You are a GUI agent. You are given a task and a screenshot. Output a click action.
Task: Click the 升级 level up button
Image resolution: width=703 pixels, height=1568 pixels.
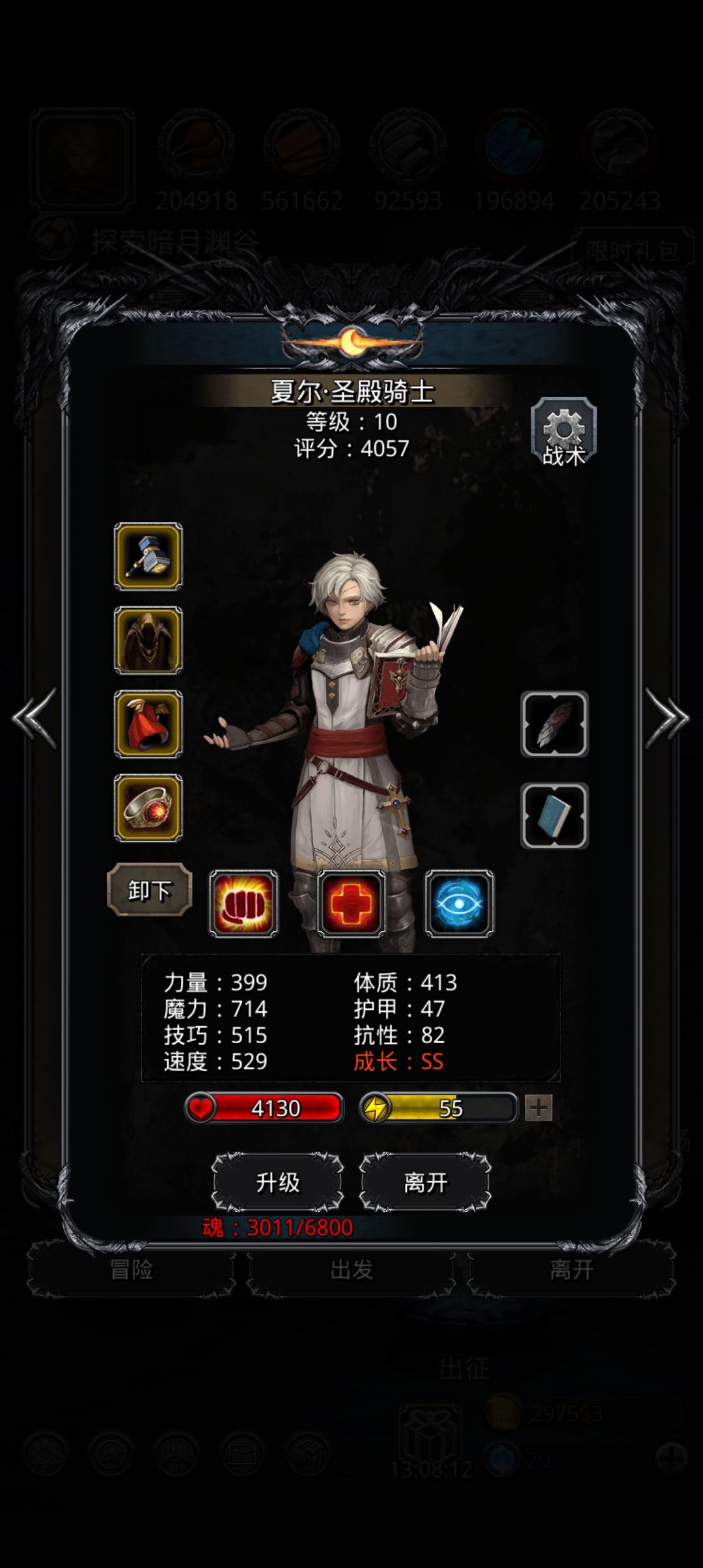click(x=278, y=1183)
